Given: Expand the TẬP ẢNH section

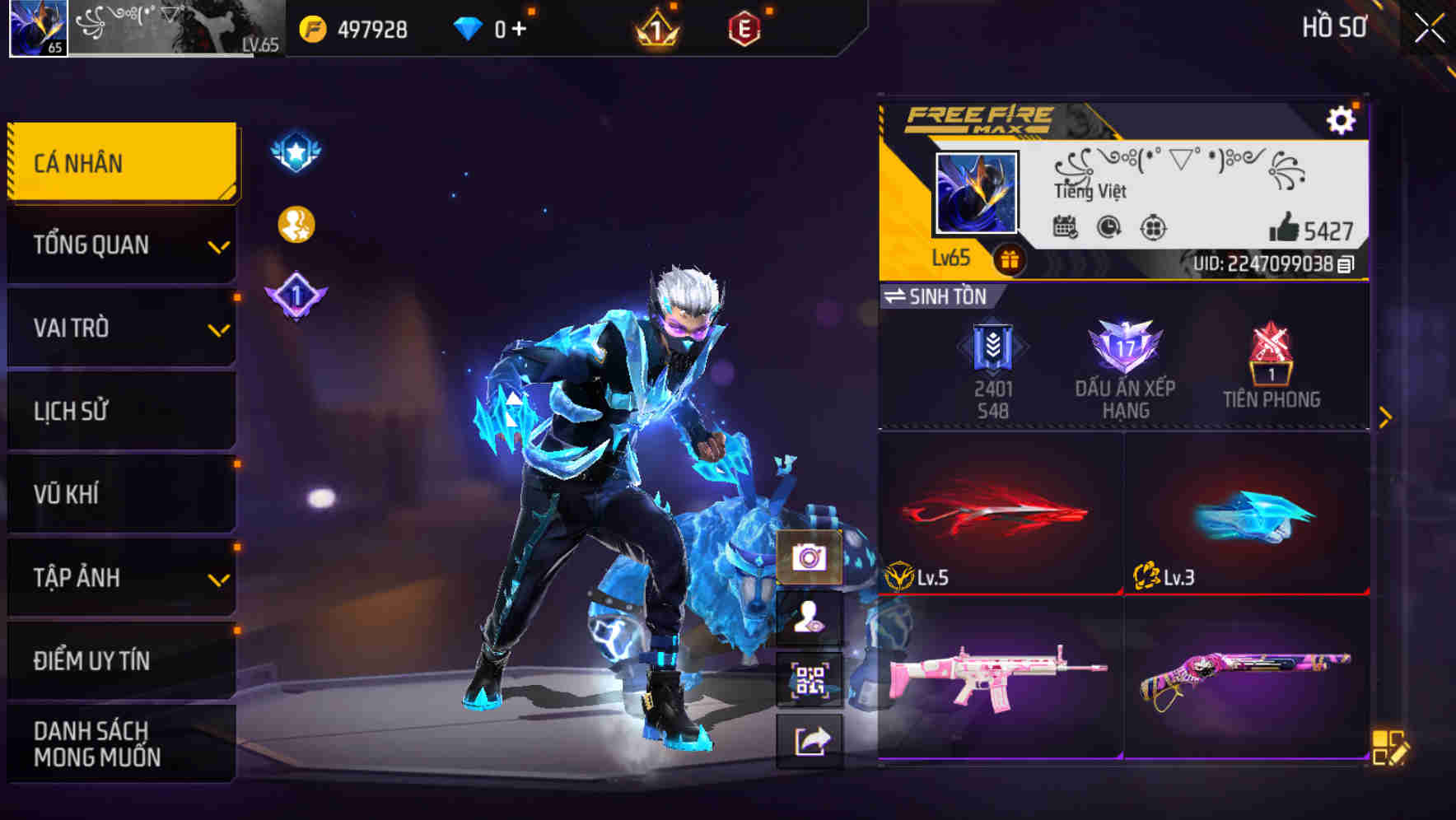Looking at the screenshot, I should [x=120, y=578].
